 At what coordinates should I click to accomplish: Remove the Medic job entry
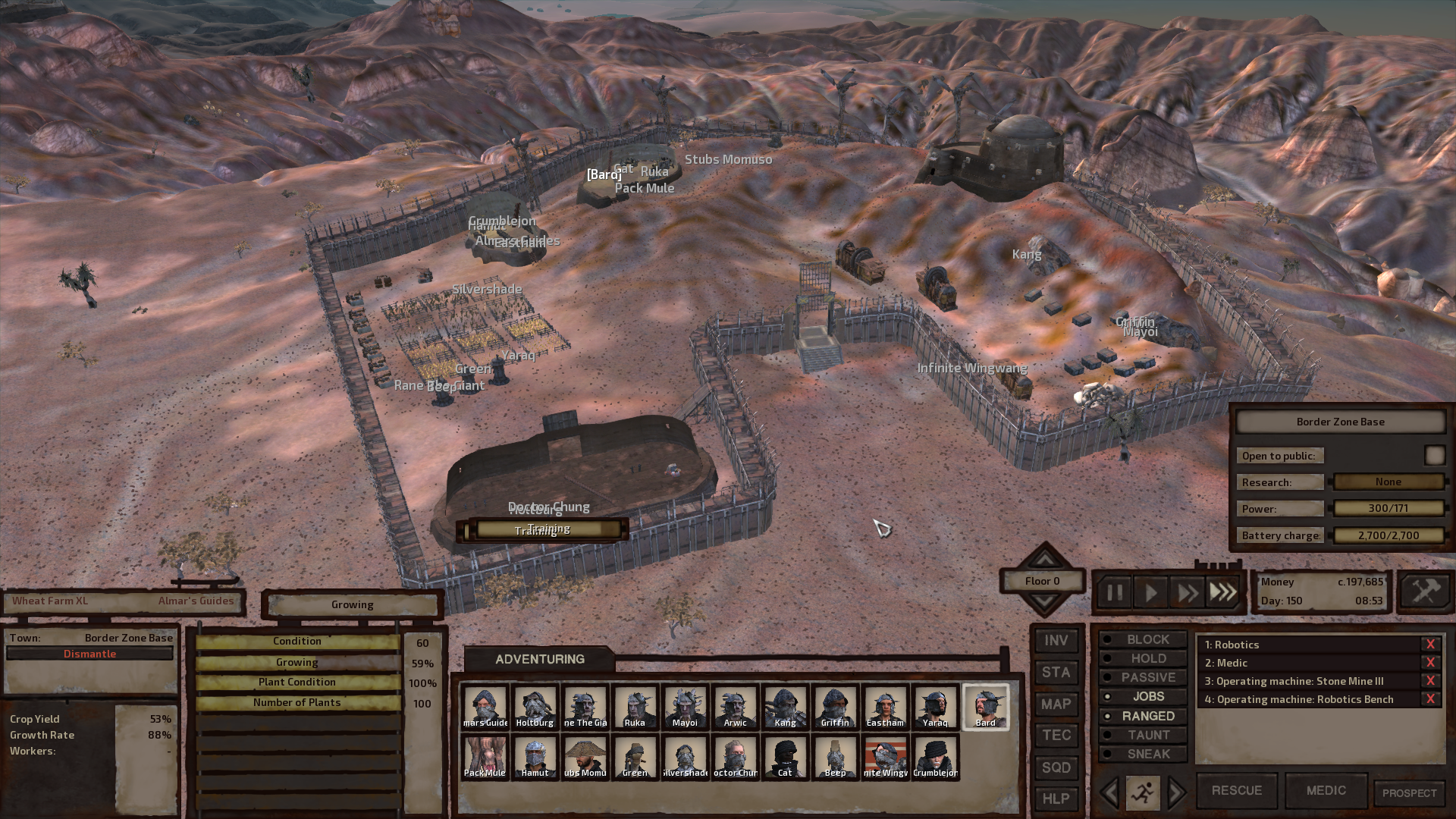(x=1430, y=663)
